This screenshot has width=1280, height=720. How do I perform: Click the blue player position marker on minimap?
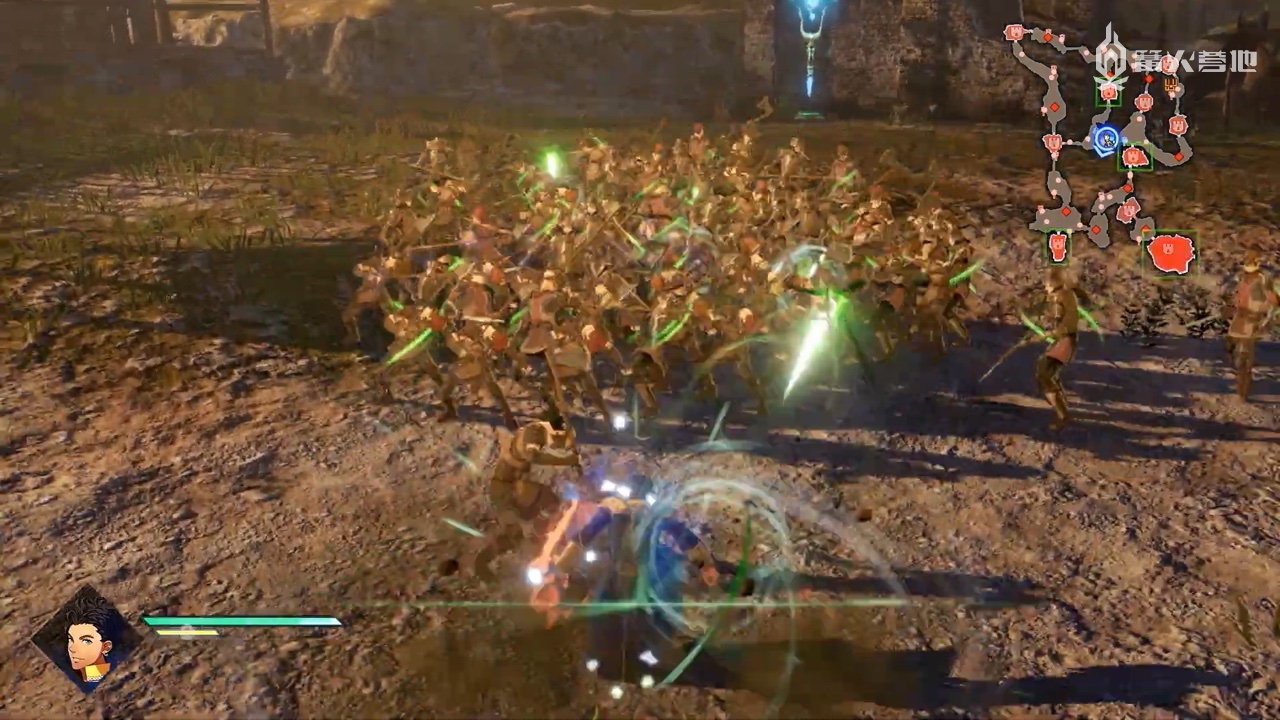point(1105,138)
